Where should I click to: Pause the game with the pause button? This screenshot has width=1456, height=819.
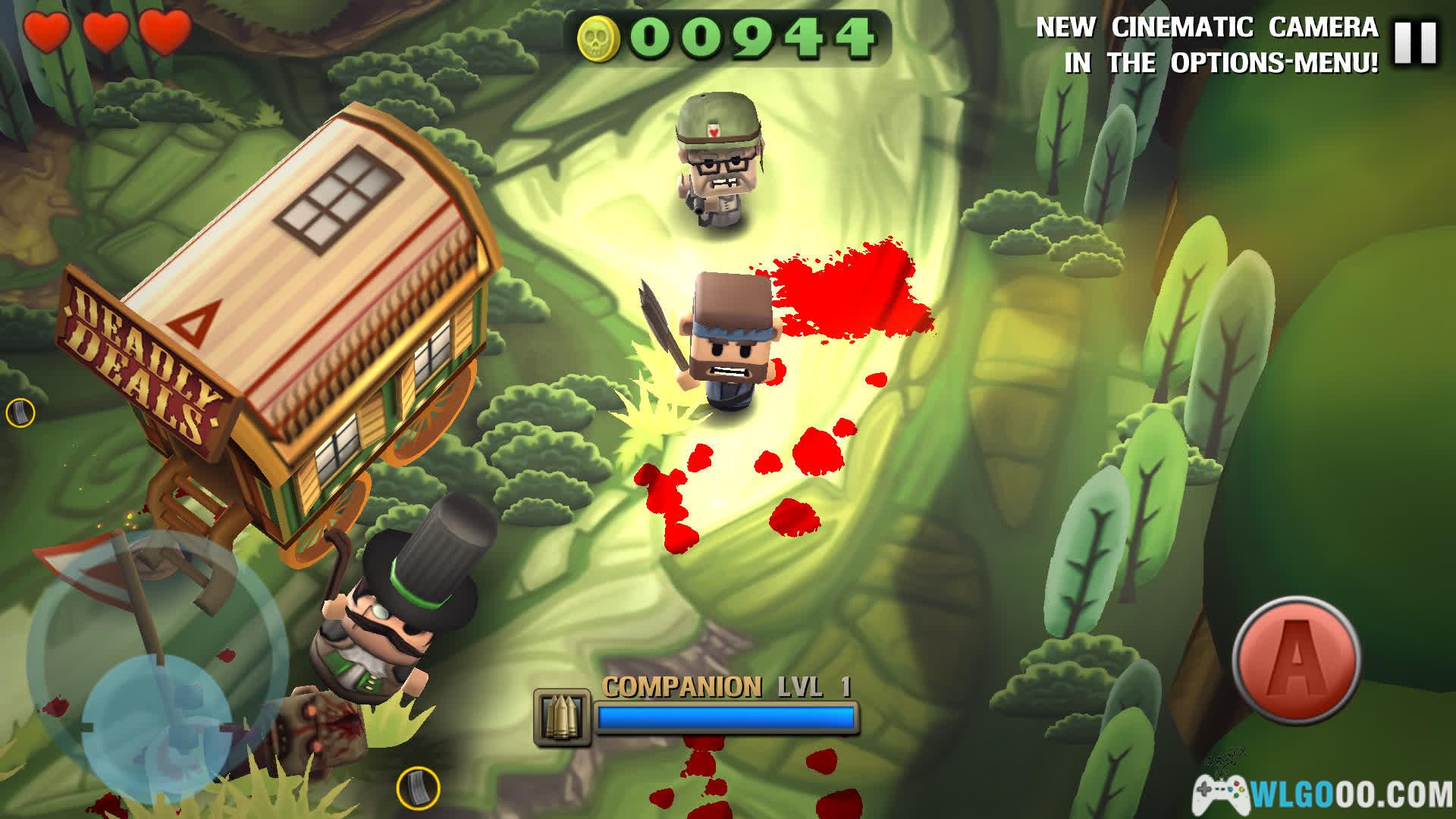[x=1415, y=42]
